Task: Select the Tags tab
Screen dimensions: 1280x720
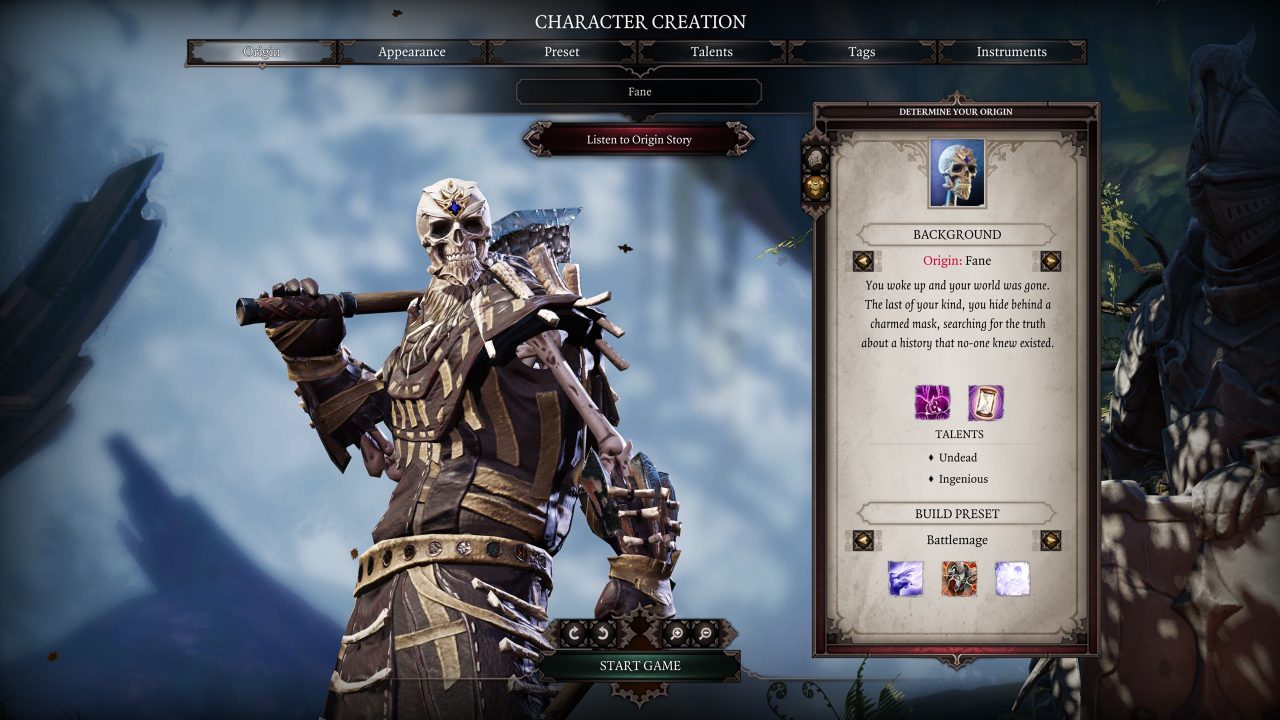Action: coord(862,52)
